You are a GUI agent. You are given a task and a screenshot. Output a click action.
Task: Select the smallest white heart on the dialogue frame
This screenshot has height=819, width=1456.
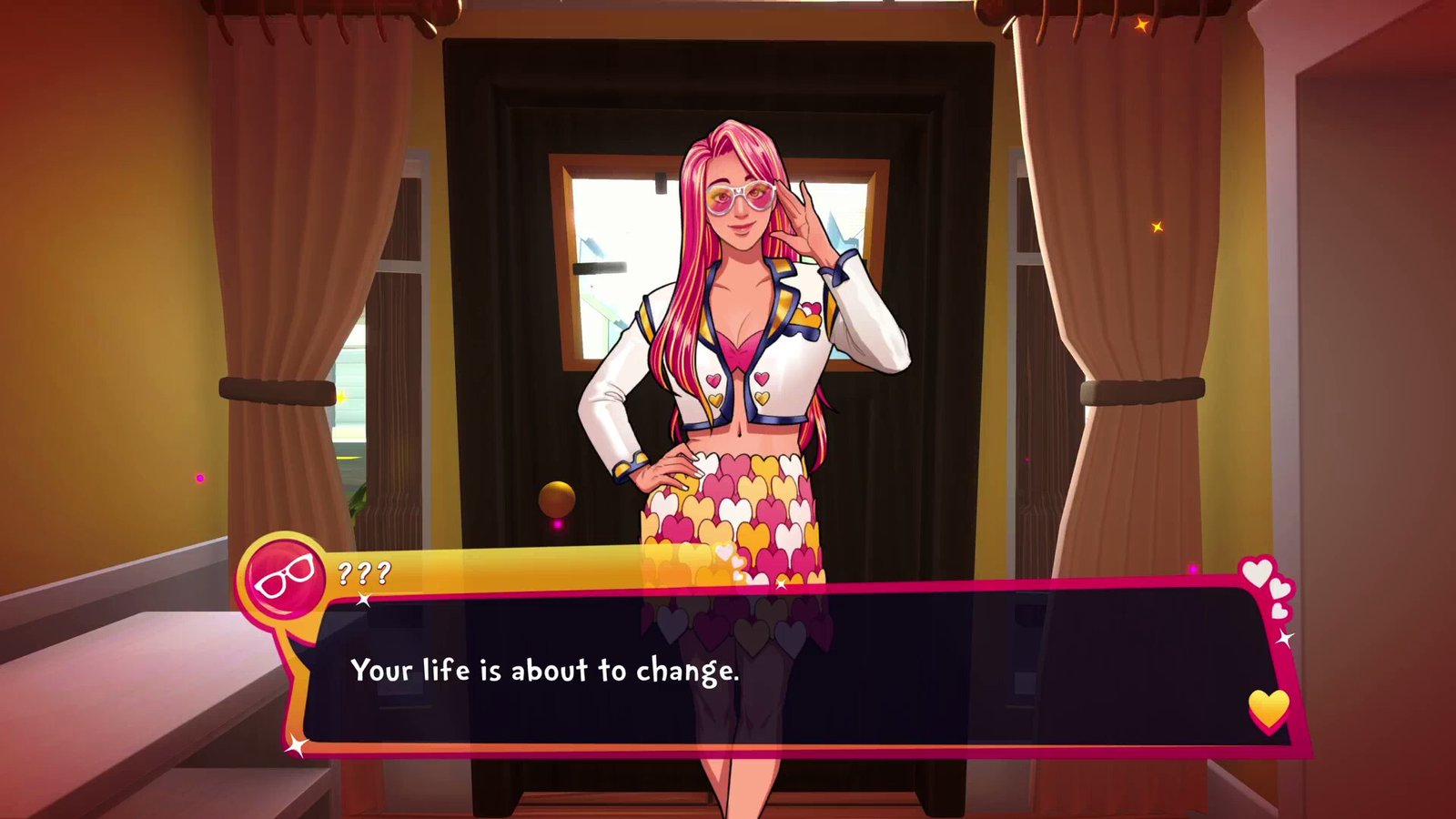[x=1279, y=611]
